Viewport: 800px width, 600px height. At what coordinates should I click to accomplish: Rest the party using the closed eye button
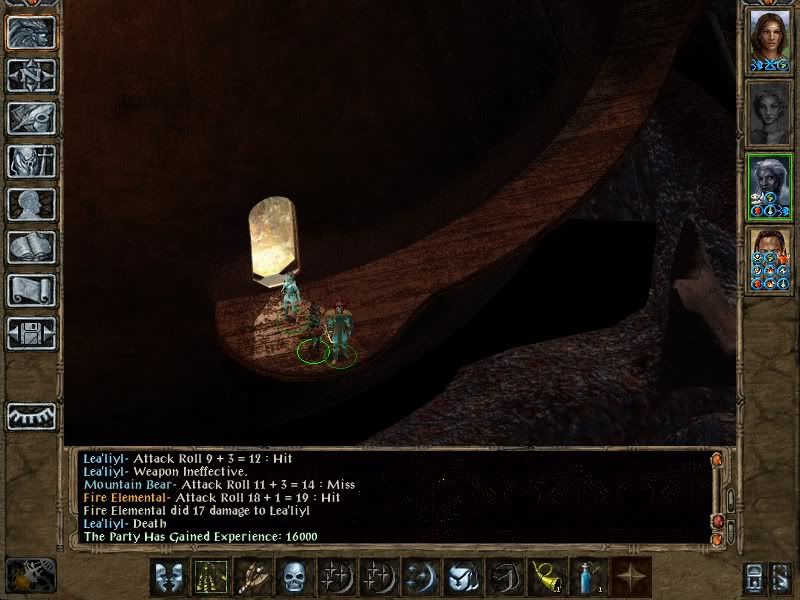coord(31,416)
